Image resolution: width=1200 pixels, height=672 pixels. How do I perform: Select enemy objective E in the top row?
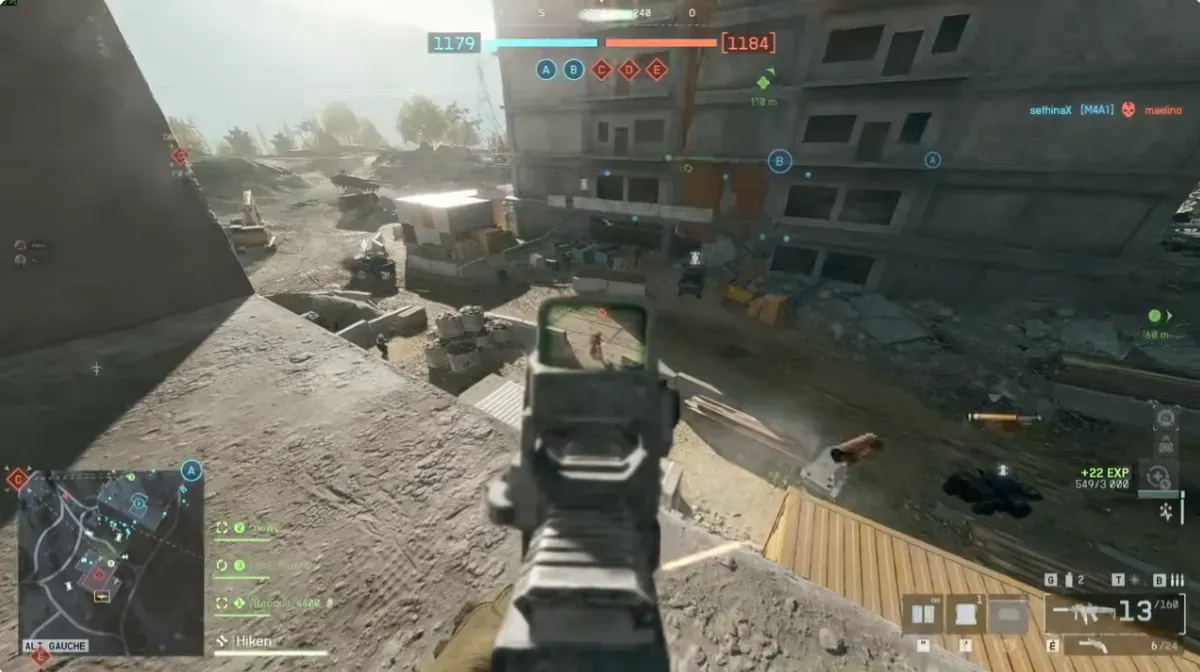pyautogui.click(x=656, y=69)
